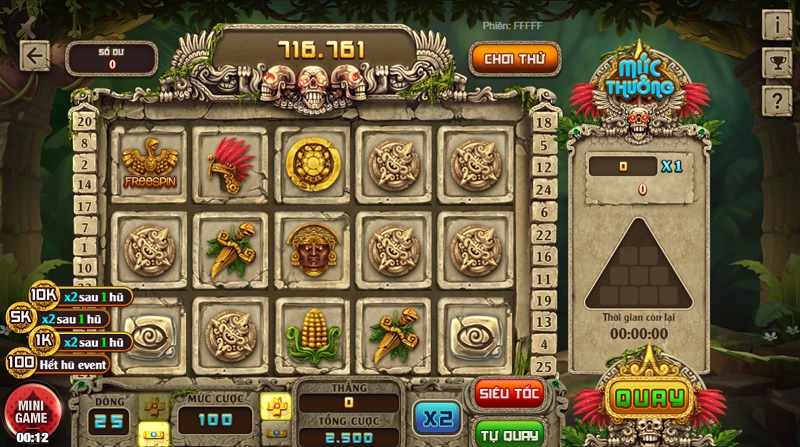Launch the red MINI GAME button
Image resolution: width=800 pixels, height=447 pixels.
tap(32, 413)
